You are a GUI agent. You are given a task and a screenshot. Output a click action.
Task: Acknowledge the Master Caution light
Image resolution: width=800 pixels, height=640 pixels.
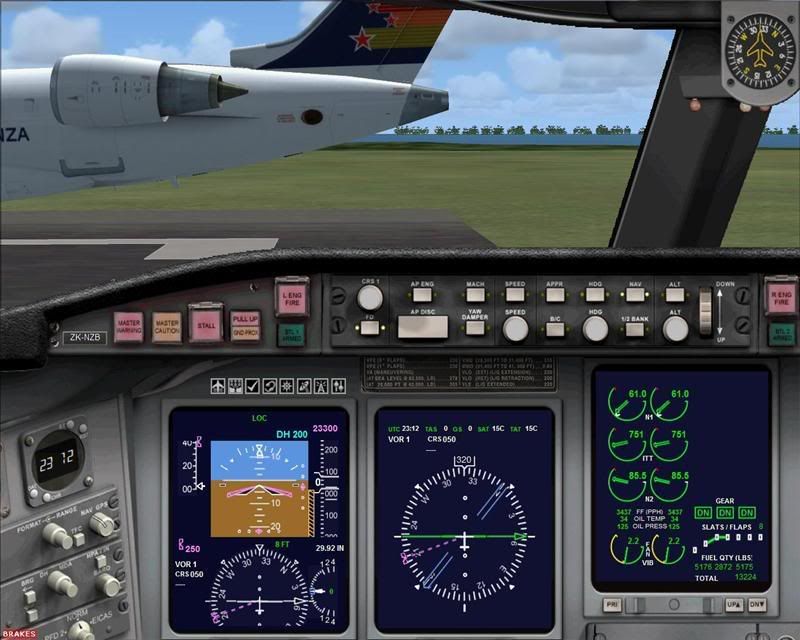click(x=167, y=326)
